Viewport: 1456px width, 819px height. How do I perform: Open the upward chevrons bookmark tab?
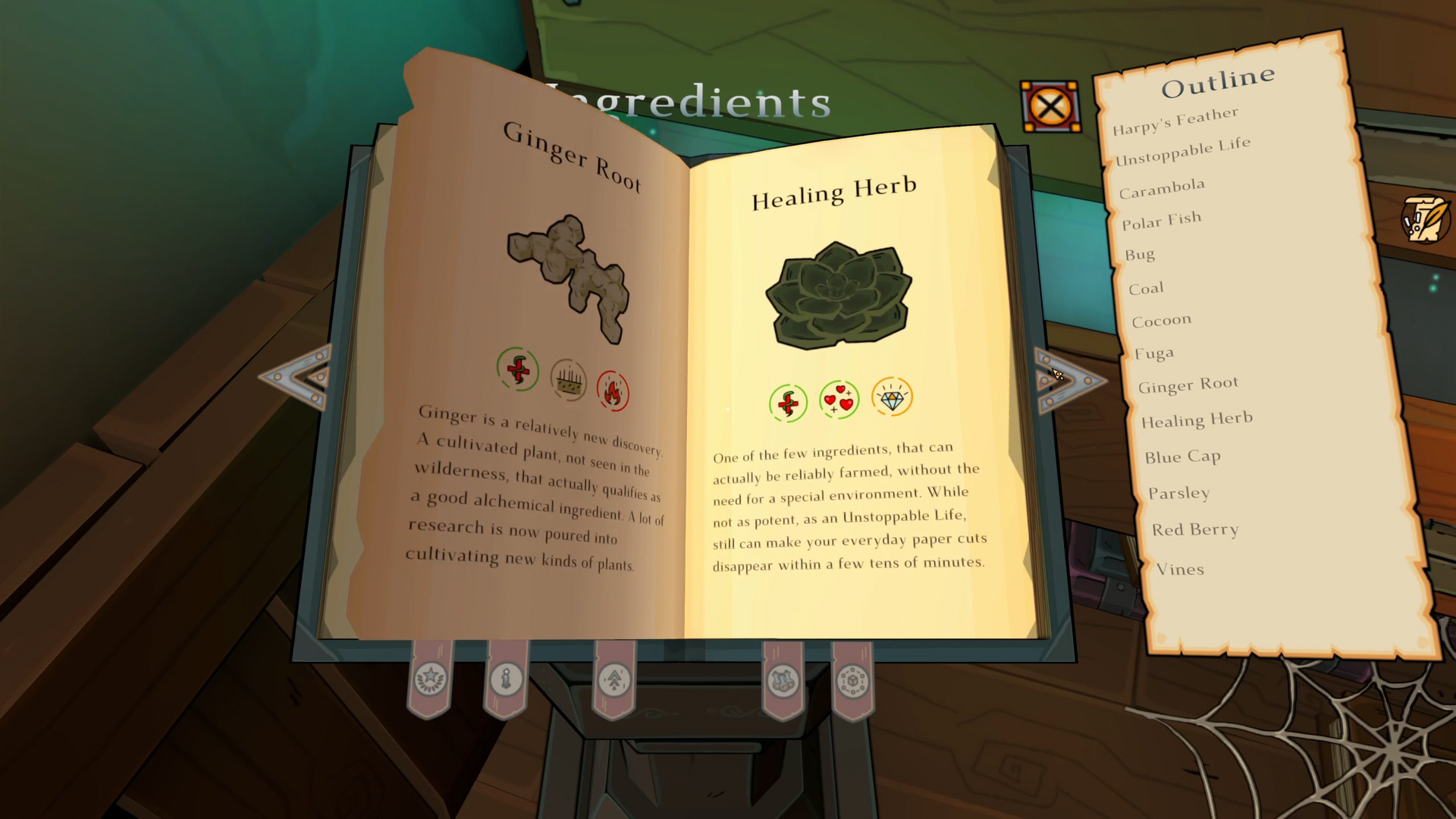tap(614, 679)
